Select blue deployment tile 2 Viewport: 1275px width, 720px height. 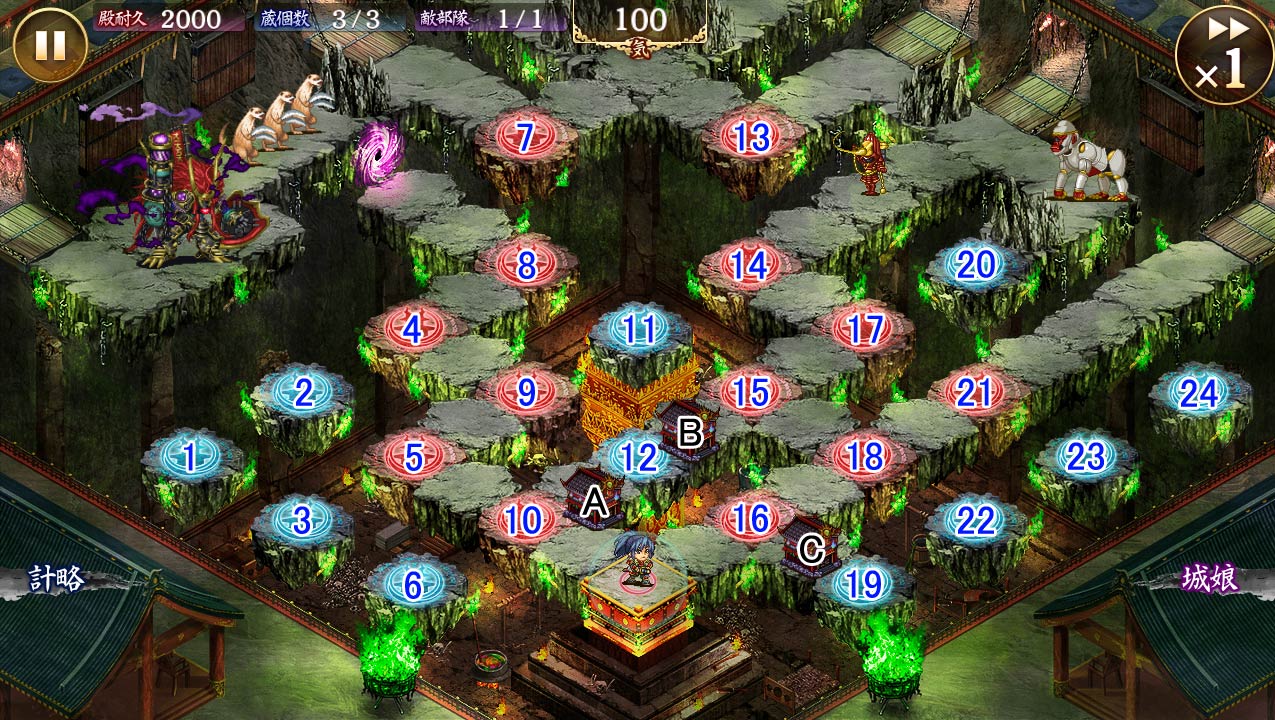pos(303,393)
